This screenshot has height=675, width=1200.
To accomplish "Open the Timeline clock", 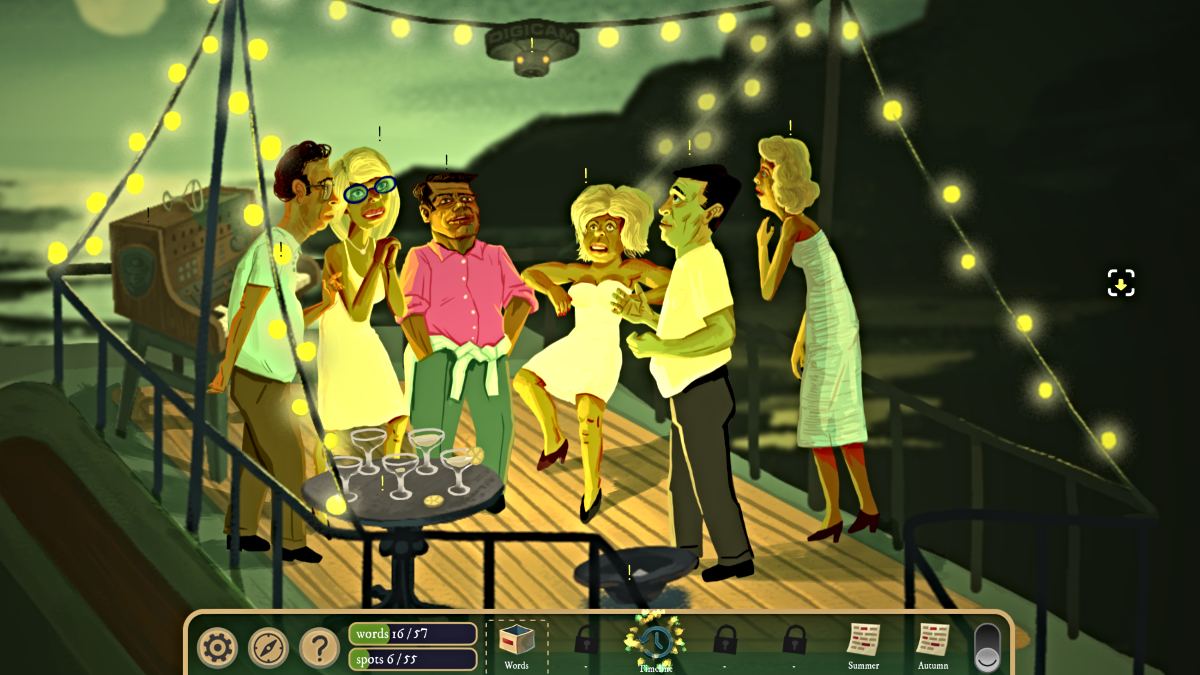I will (656, 640).
